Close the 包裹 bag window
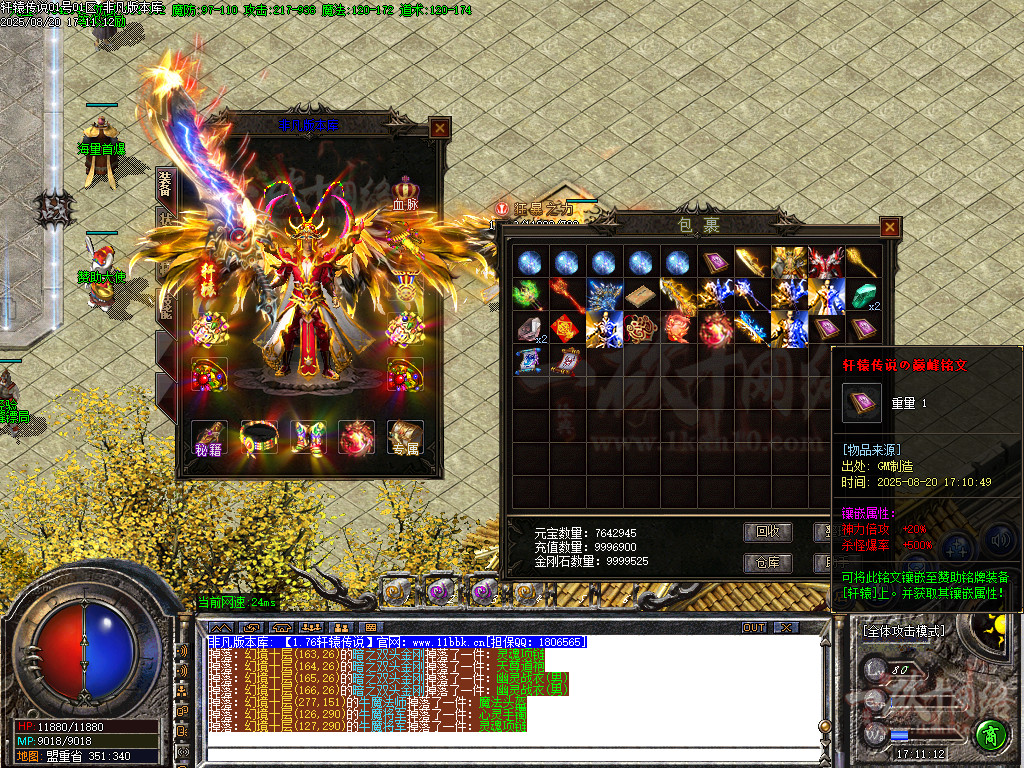Image resolution: width=1024 pixels, height=768 pixels. click(x=889, y=228)
